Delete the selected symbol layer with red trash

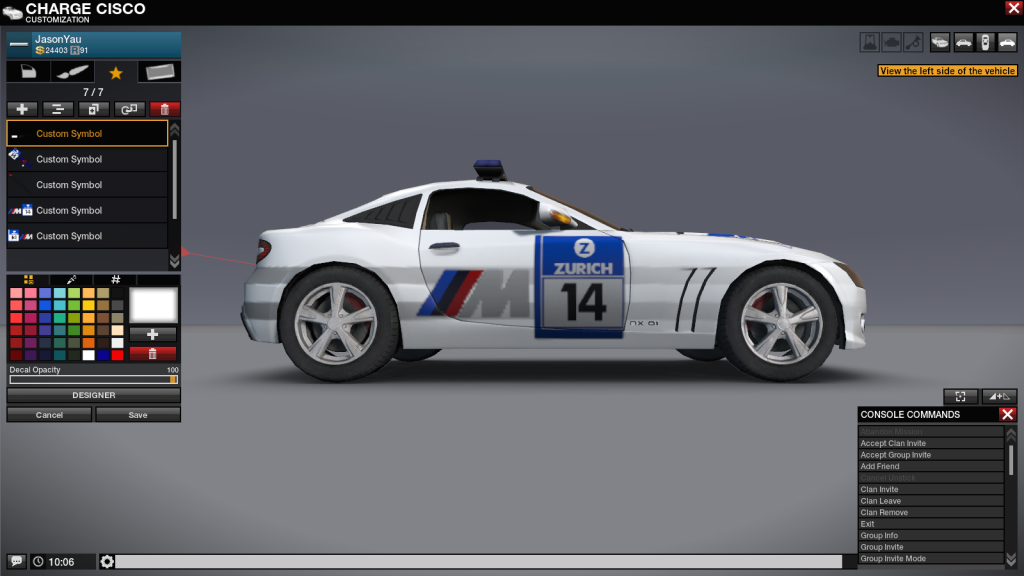click(165, 109)
